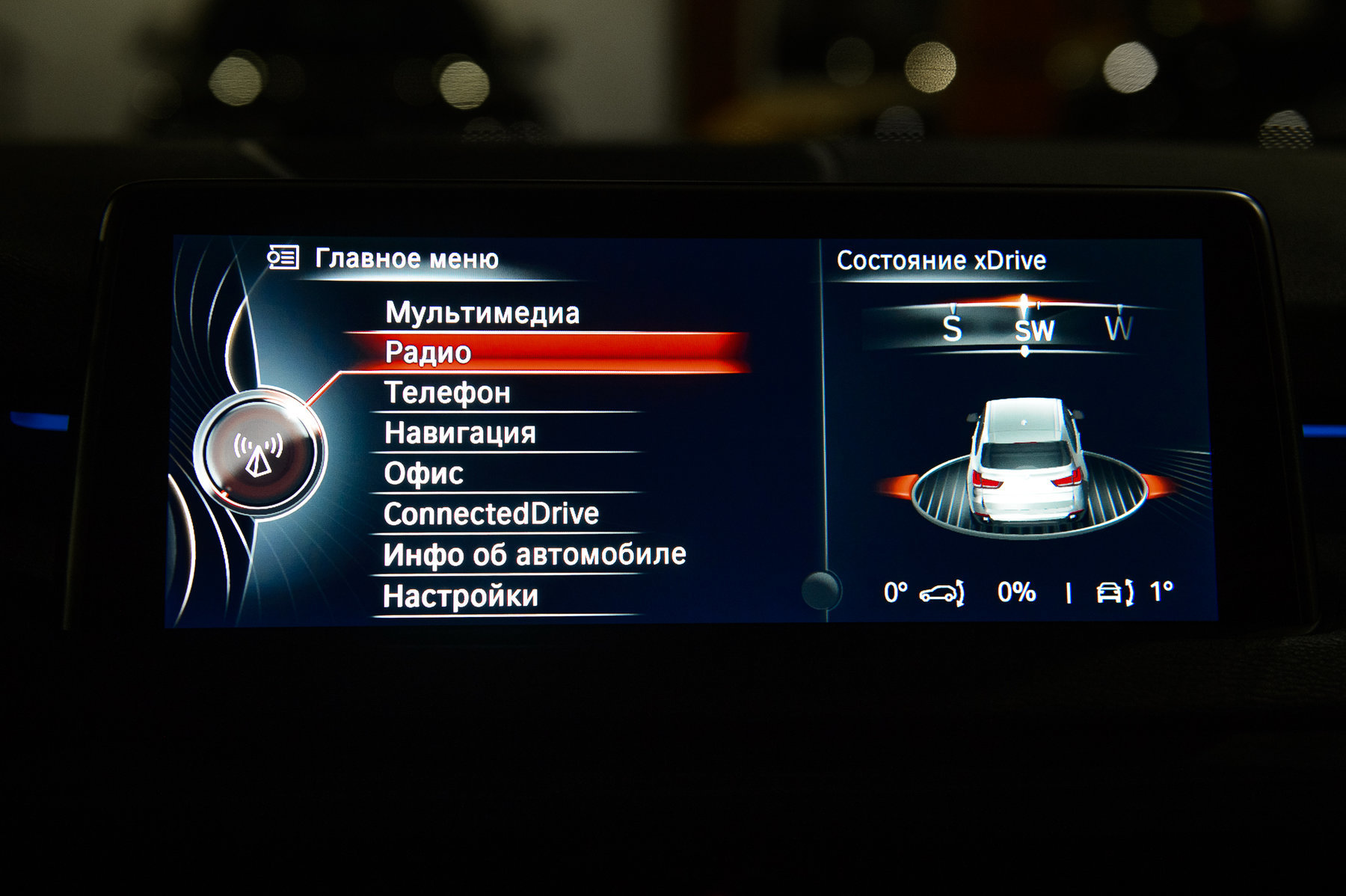Click the Главное меню header icon
The width and height of the screenshot is (1346, 896).
[283, 258]
